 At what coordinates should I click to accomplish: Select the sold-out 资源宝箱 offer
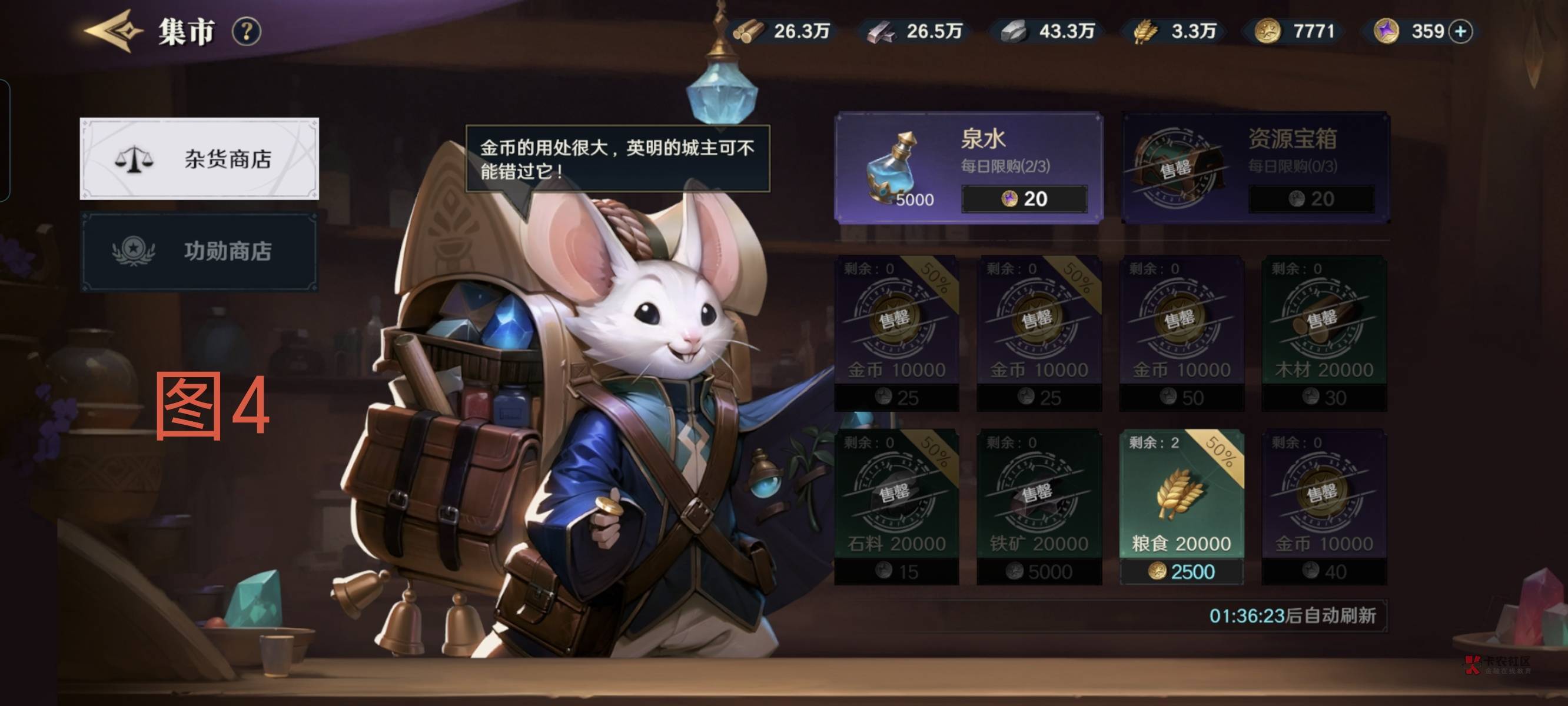click(1255, 167)
